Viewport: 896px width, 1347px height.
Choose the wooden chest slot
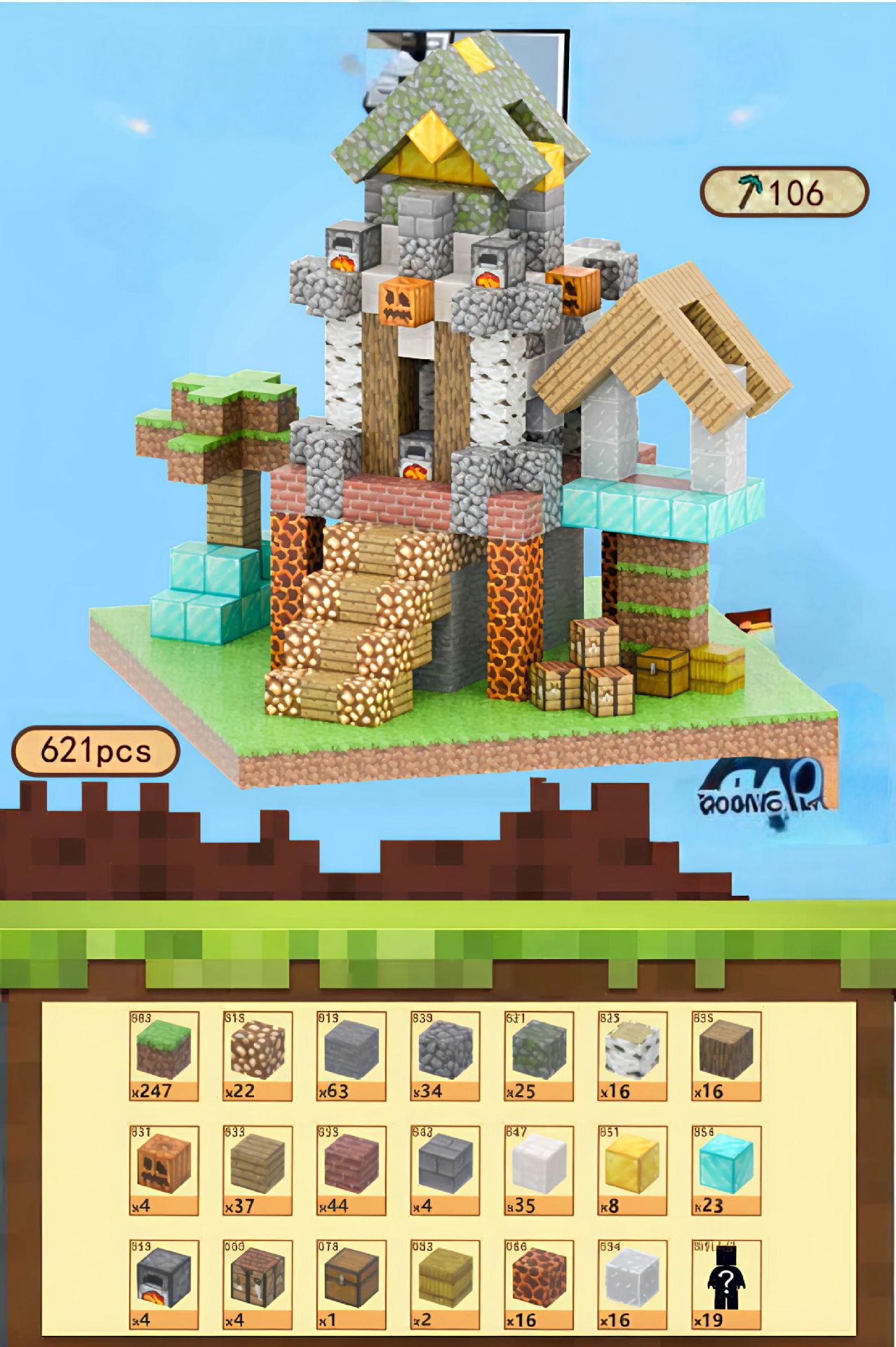coord(351,1283)
